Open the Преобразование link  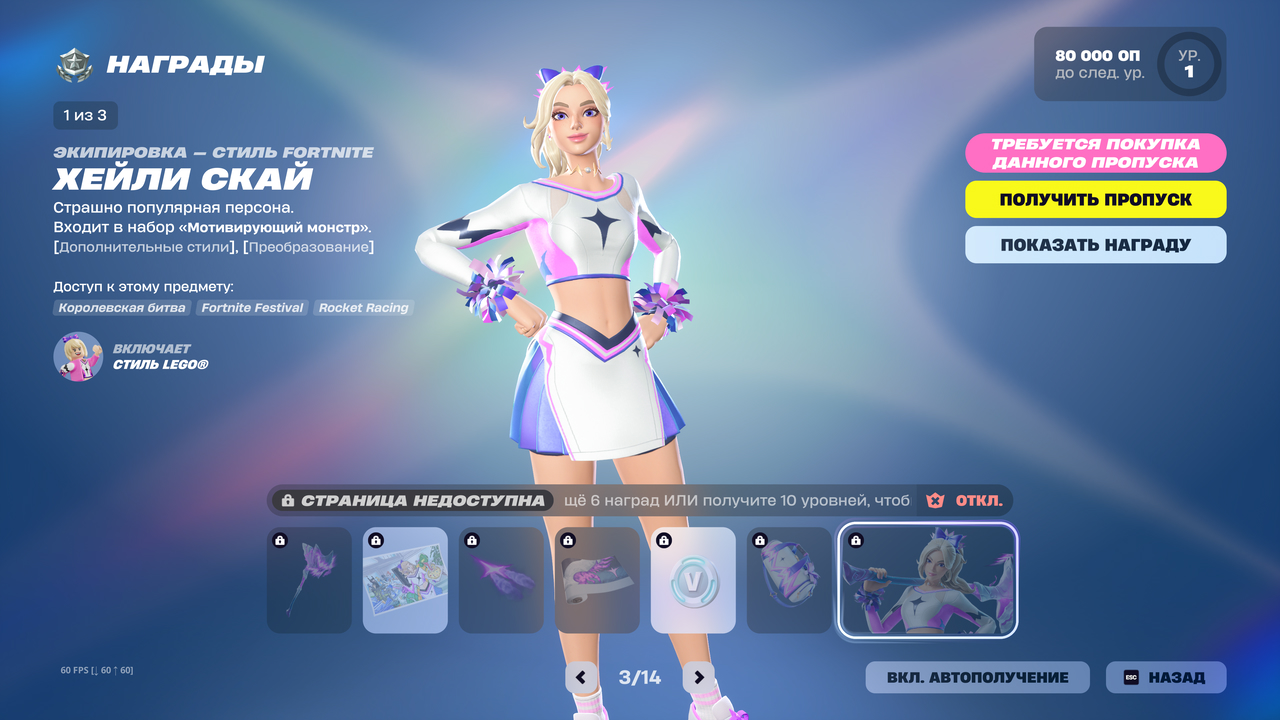[x=308, y=247]
